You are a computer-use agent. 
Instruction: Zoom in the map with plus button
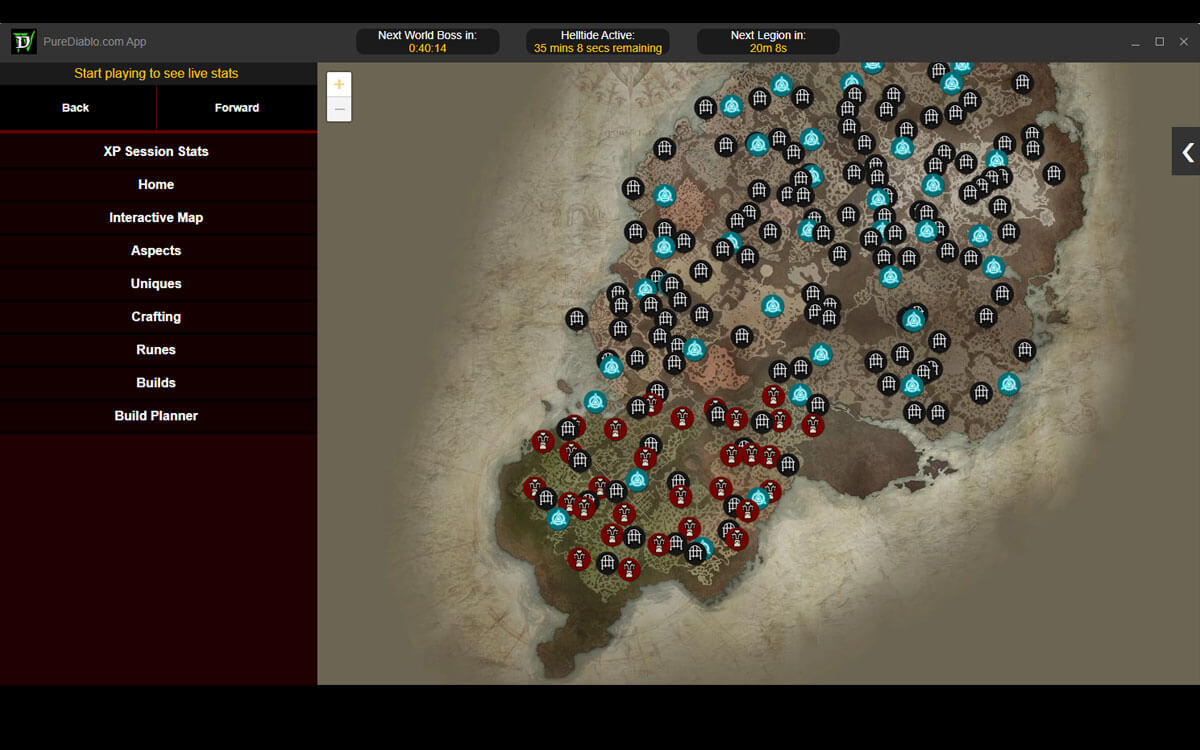339,85
